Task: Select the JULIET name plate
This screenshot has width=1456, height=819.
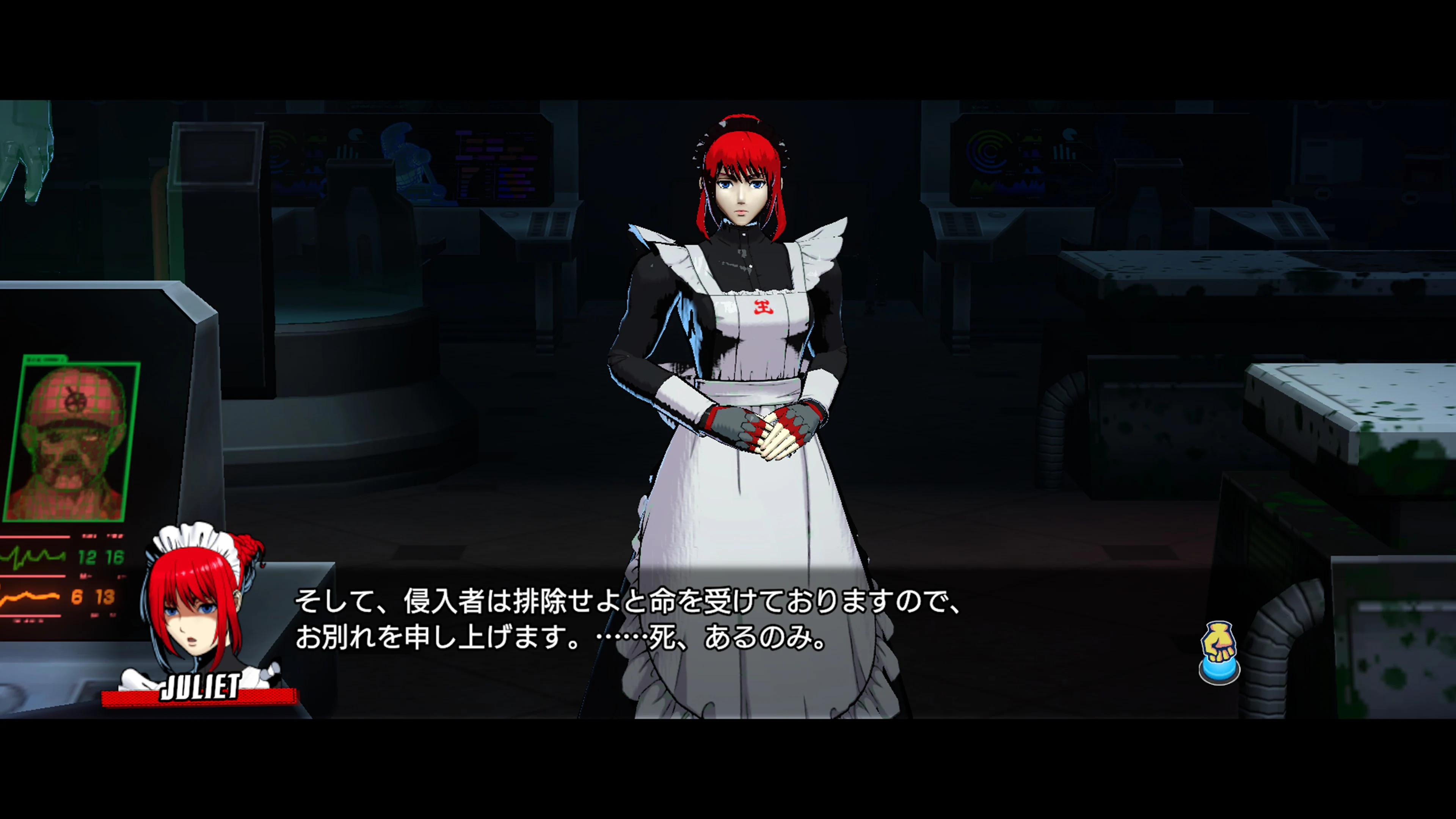Action: click(201, 687)
